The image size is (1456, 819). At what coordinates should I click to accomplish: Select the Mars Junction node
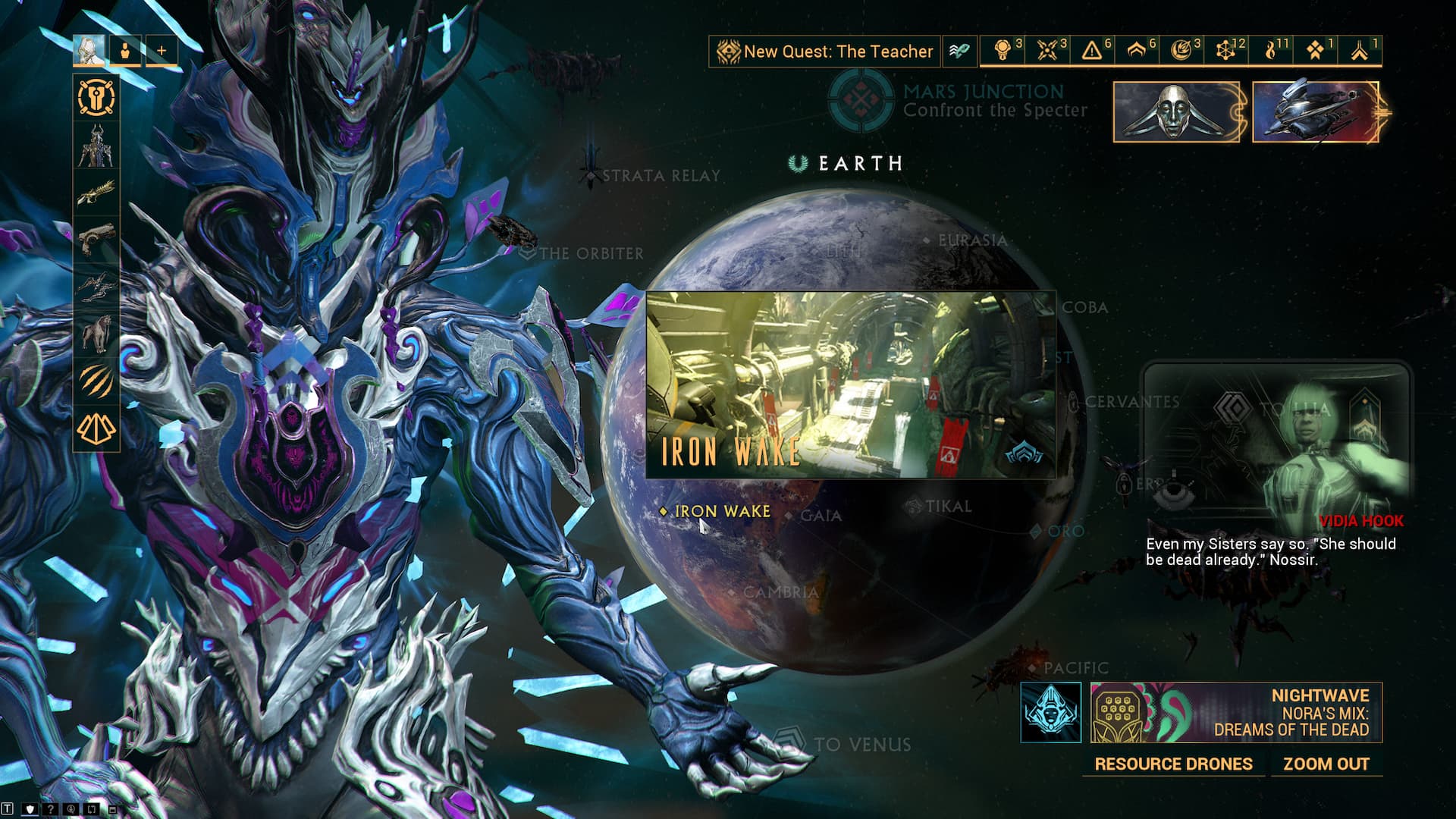point(860,101)
